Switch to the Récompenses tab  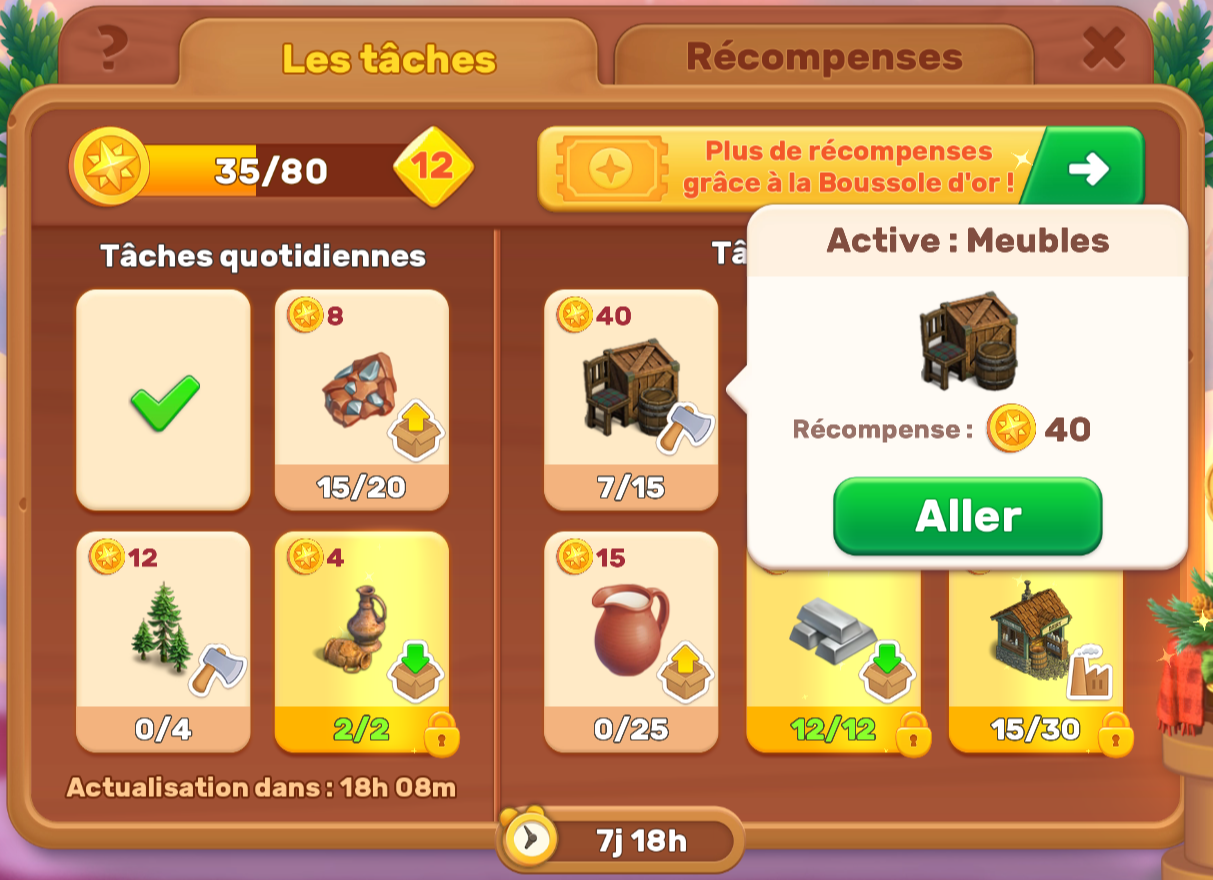823,57
